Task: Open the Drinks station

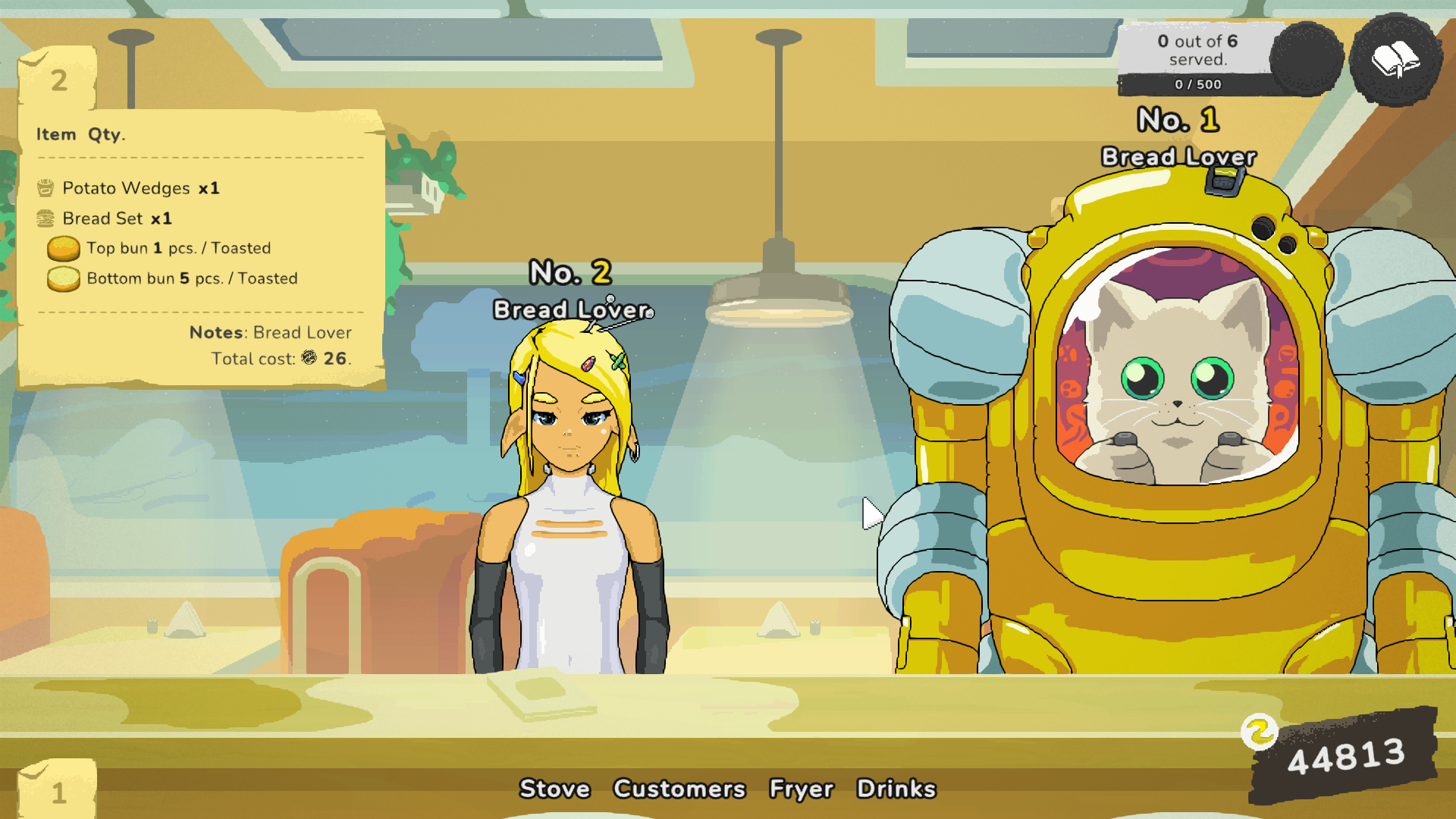Action: [896, 789]
